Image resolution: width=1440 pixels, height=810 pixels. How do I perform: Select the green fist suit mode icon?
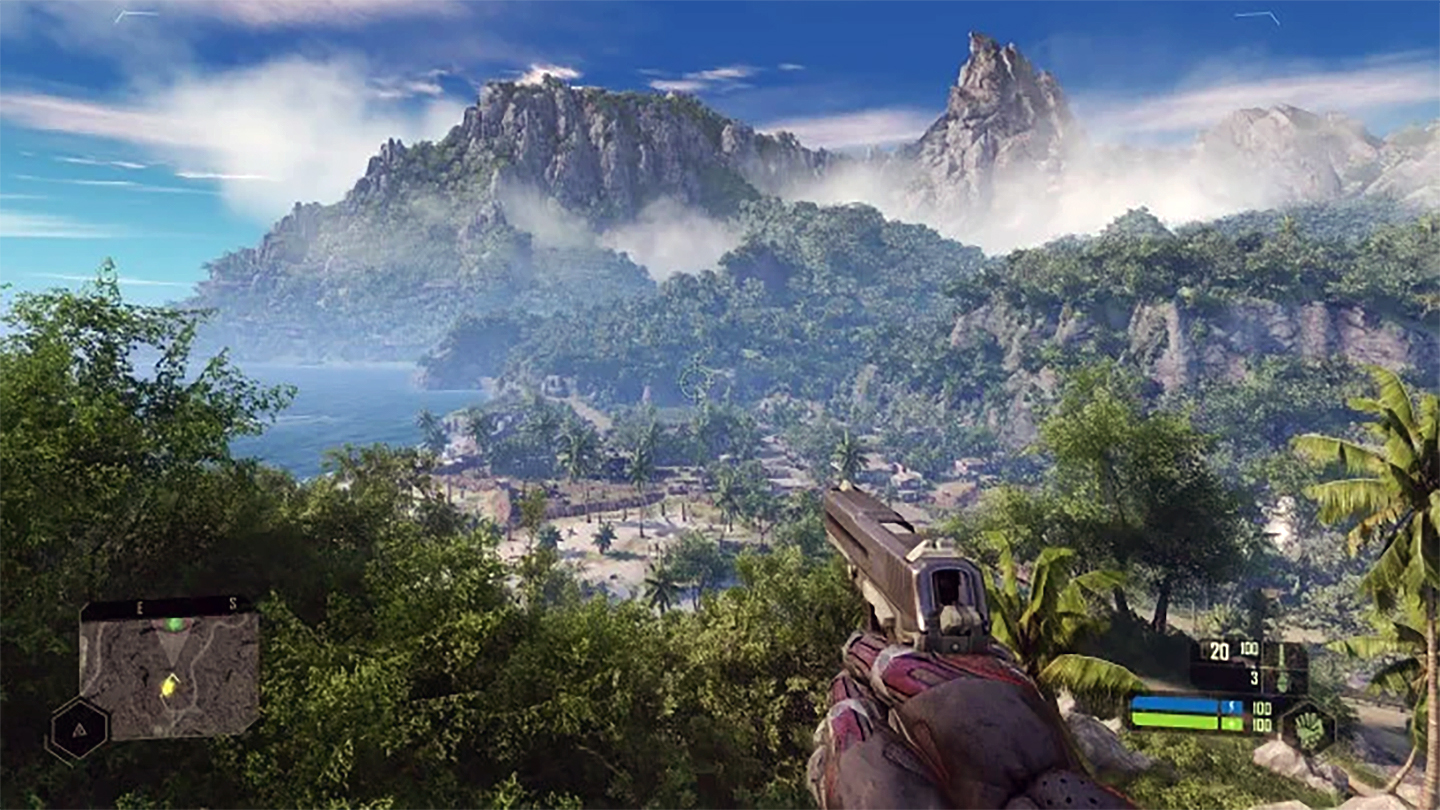point(1308,726)
